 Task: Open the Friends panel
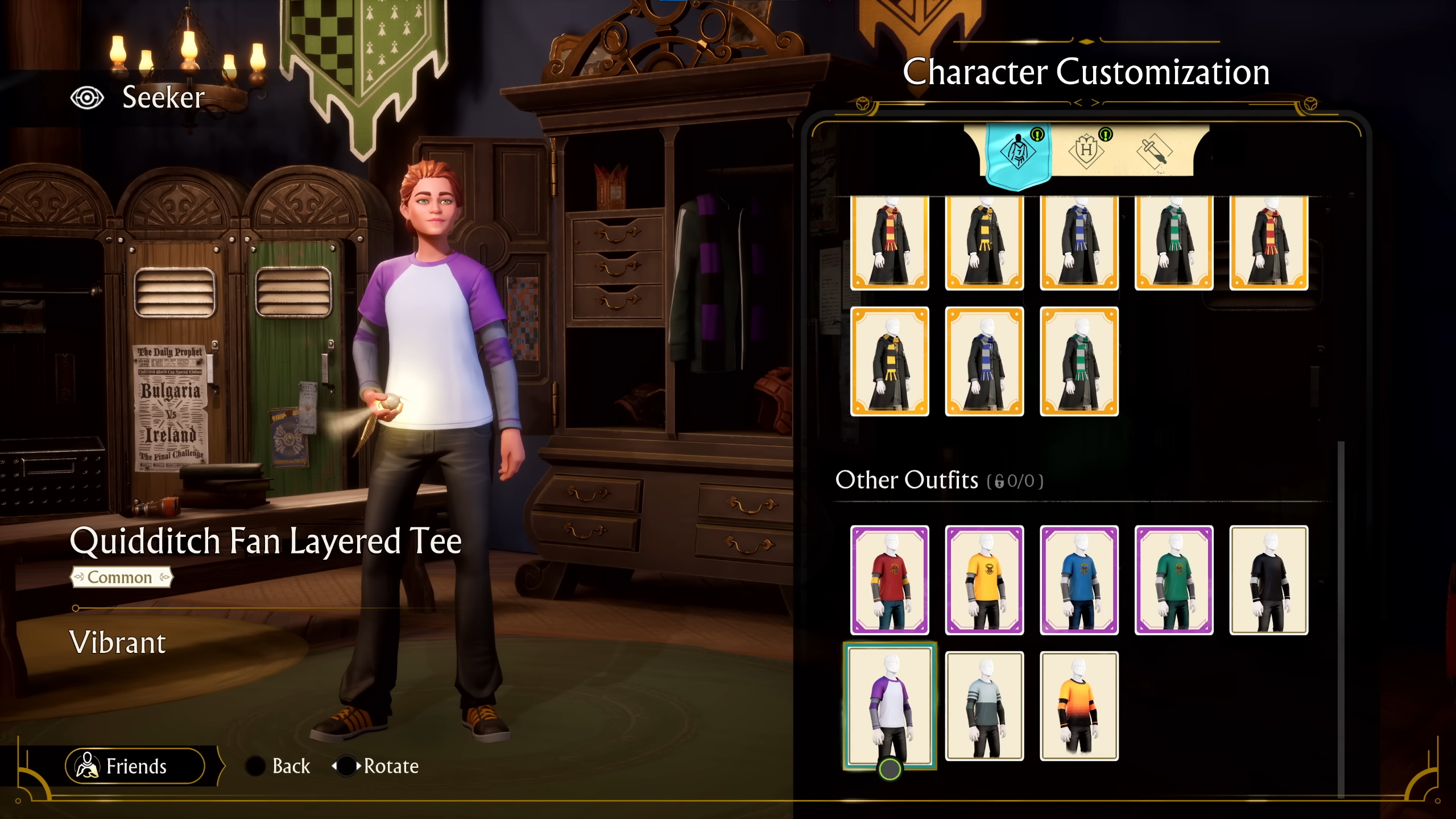coord(135,766)
